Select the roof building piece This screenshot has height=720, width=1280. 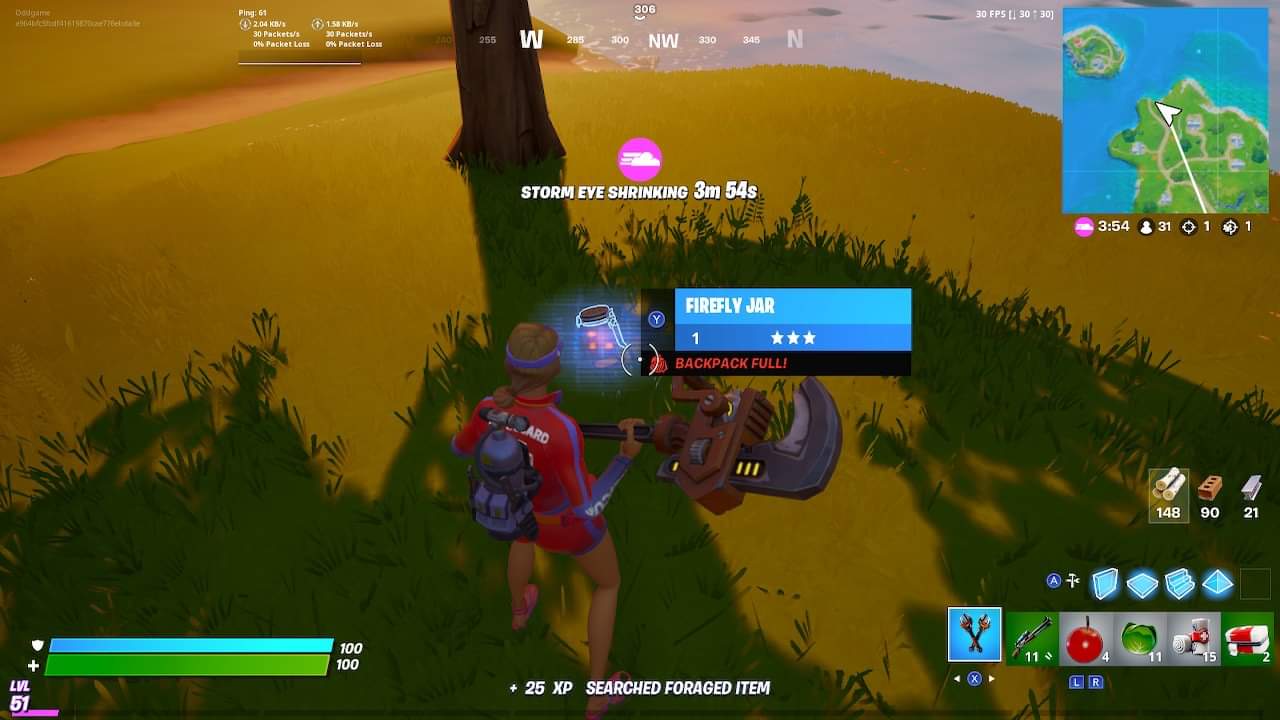point(1217,582)
